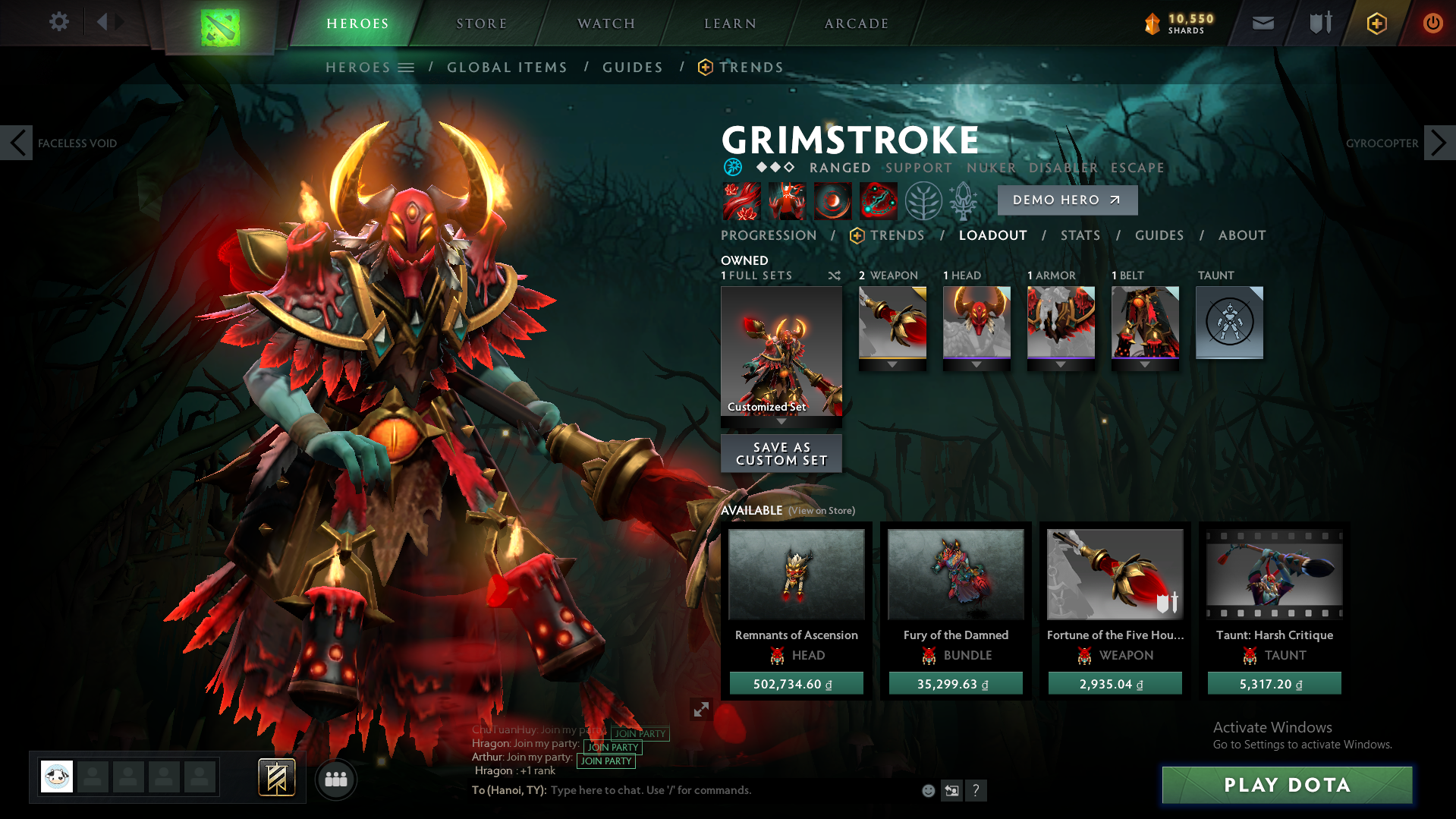Open the Head slot dropdown arrow
Screen dimensions: 1456x819
tap(976, 364)
